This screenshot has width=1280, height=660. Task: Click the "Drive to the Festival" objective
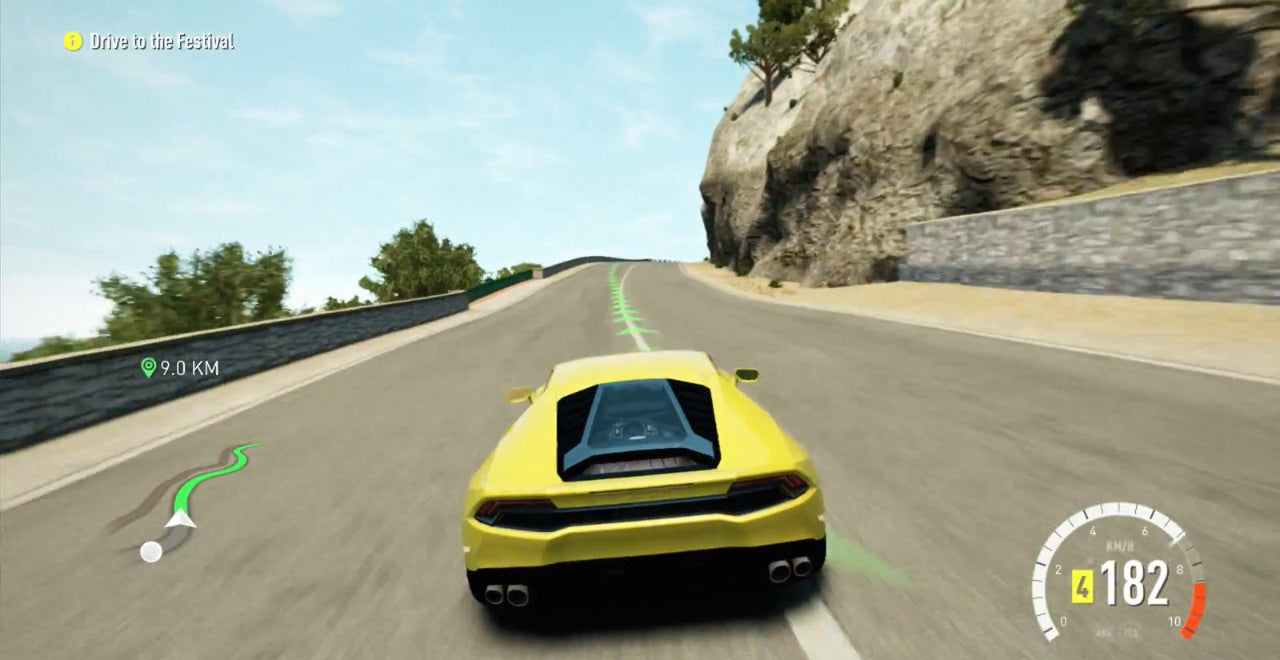(x=162, y=42)
